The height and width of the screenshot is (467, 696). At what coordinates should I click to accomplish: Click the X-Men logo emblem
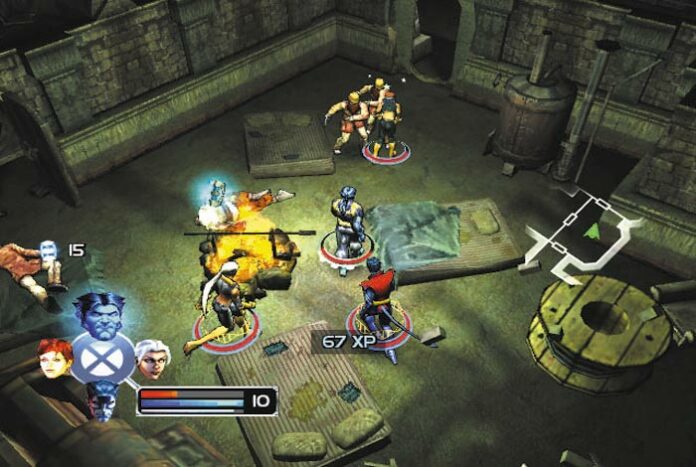coord(101,359)
